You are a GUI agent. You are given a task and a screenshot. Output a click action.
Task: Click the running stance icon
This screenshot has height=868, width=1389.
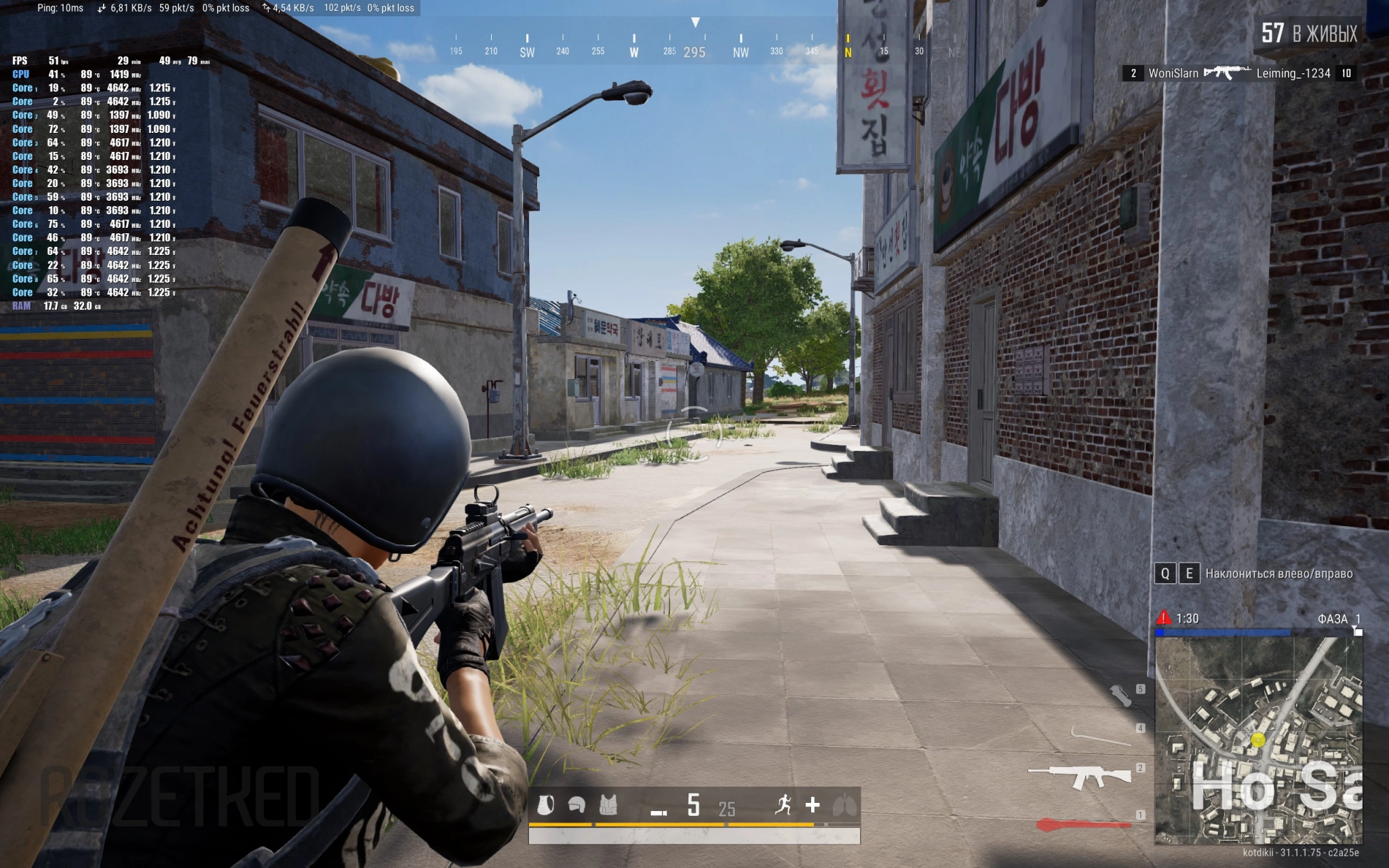[783, 805]
